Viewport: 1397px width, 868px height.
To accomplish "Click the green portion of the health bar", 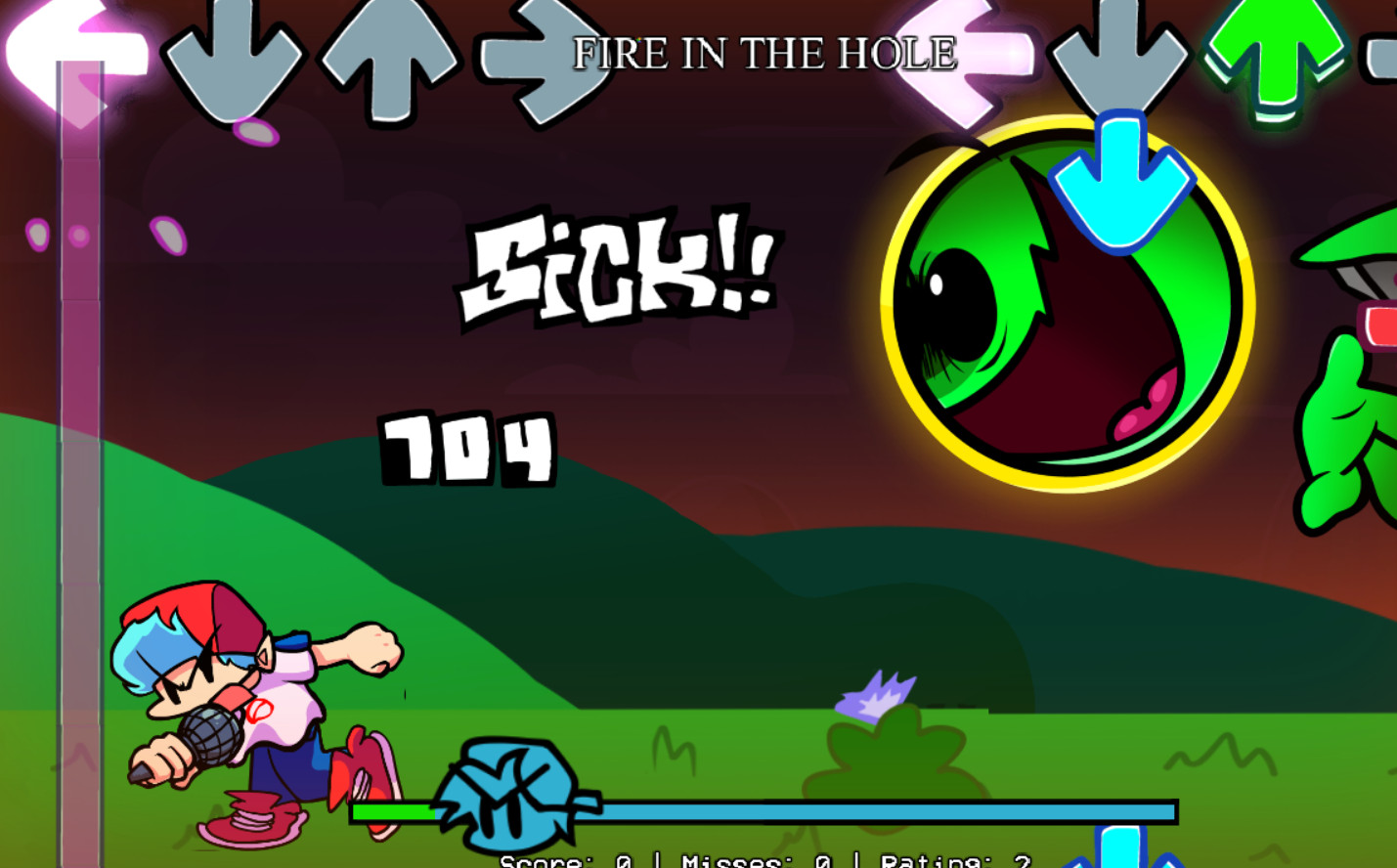I will (x=391, y=812).
